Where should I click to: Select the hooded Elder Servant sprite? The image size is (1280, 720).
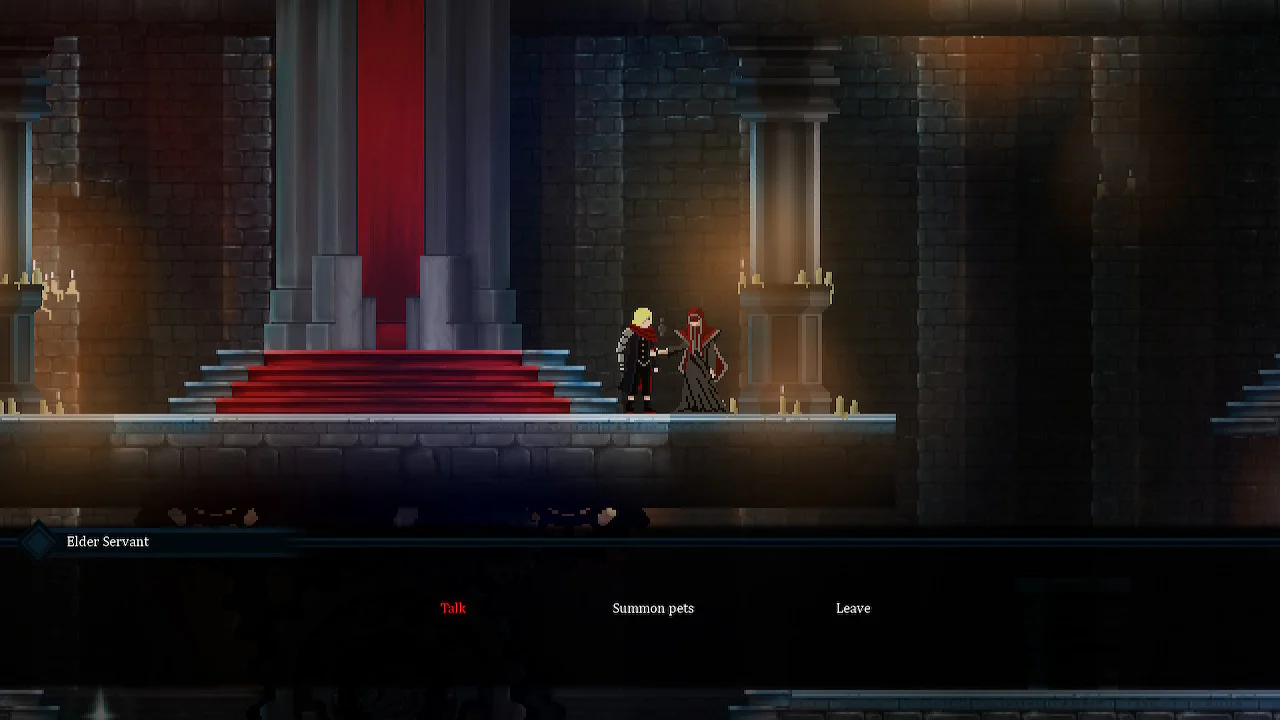point(700,360)
